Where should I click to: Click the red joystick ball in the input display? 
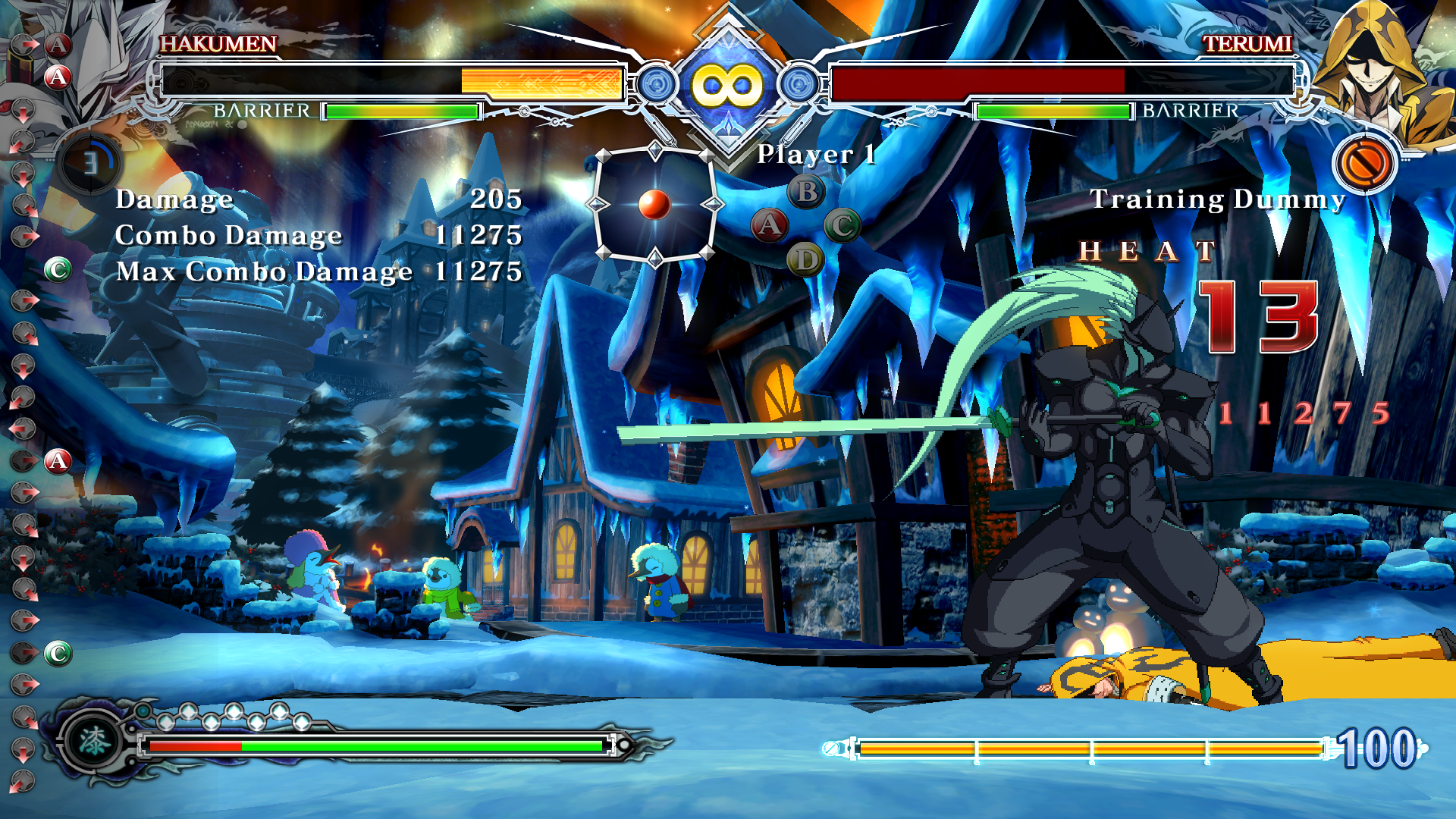point(654,204)
